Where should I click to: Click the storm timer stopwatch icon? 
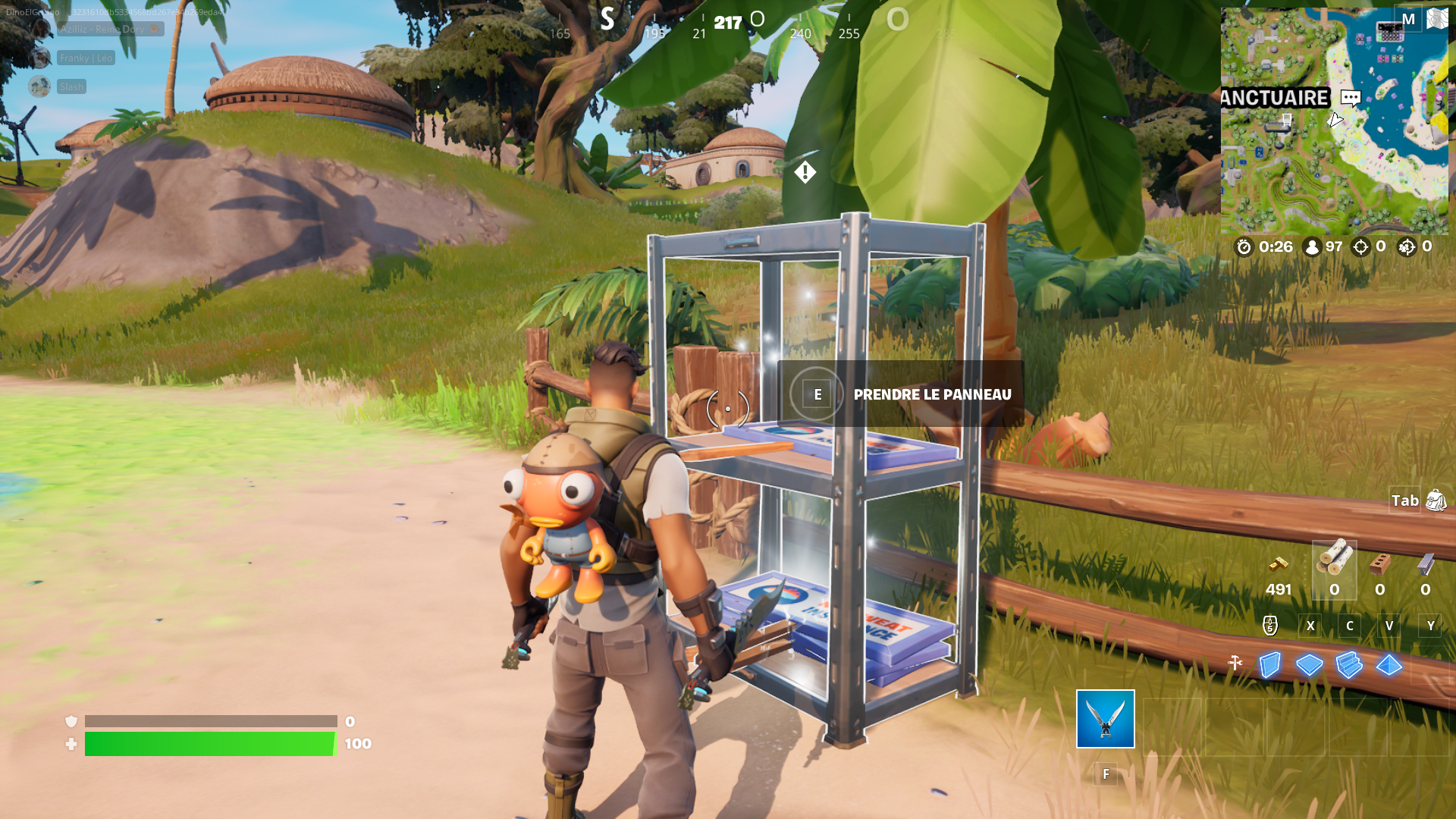[1244, 246]
